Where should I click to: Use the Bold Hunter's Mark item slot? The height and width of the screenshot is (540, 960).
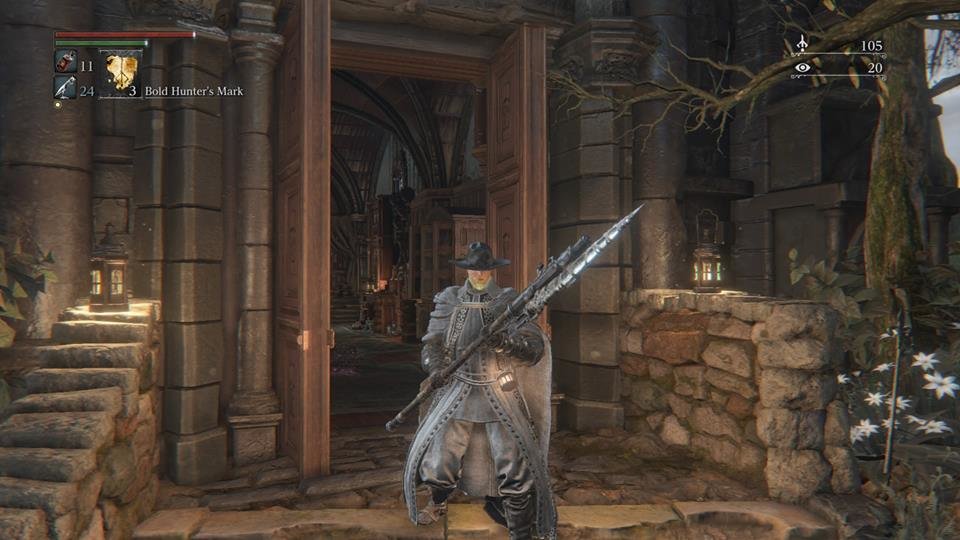(121, 72)
